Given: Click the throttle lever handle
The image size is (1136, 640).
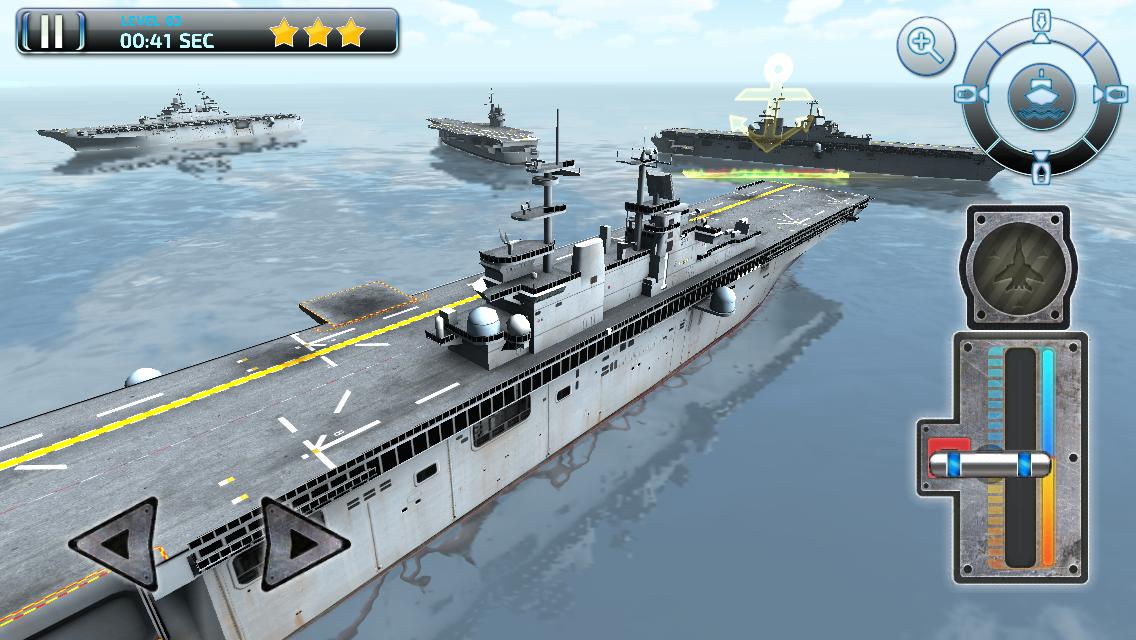Looking at the screenshot, I should click(990, 464).
